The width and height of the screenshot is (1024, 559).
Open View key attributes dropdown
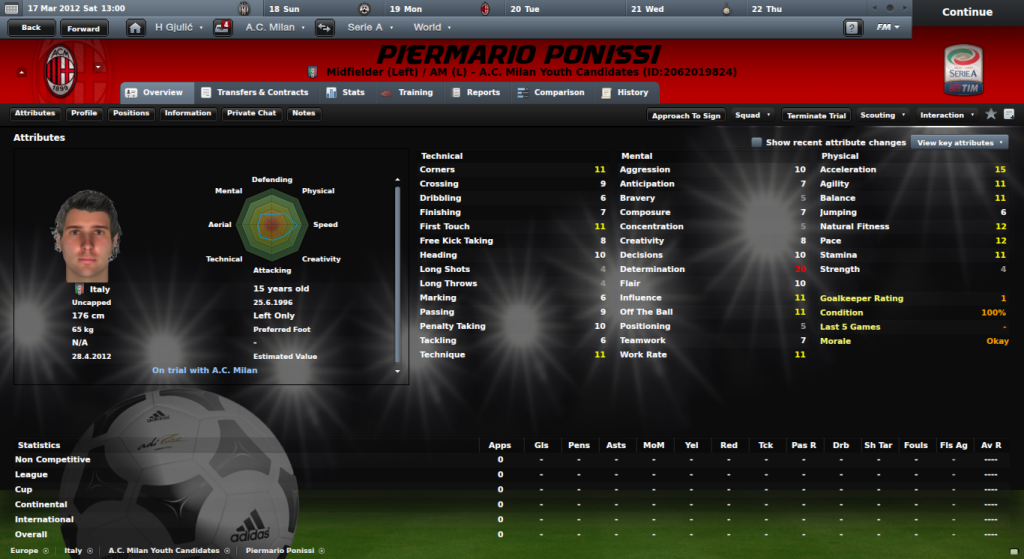(x=959, y=142)
